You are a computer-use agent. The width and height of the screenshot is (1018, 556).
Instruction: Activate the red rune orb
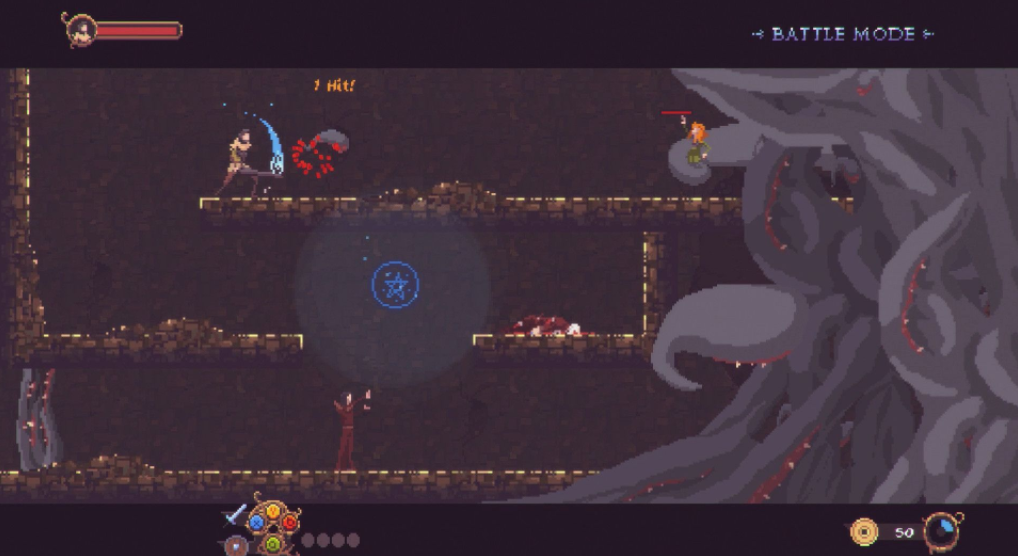point(290,522)
